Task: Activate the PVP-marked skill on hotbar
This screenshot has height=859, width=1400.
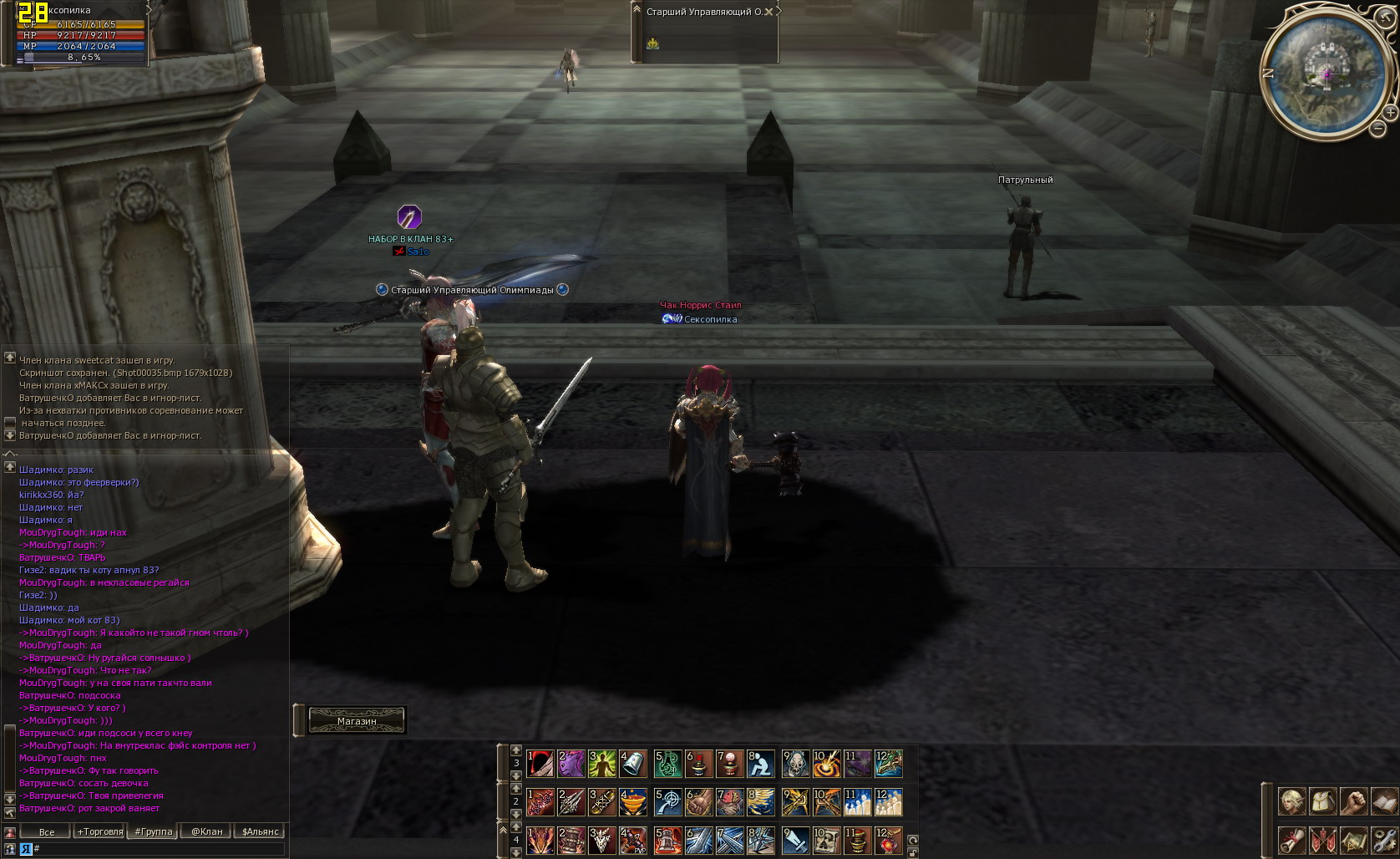Action: (x=632, y=840)
